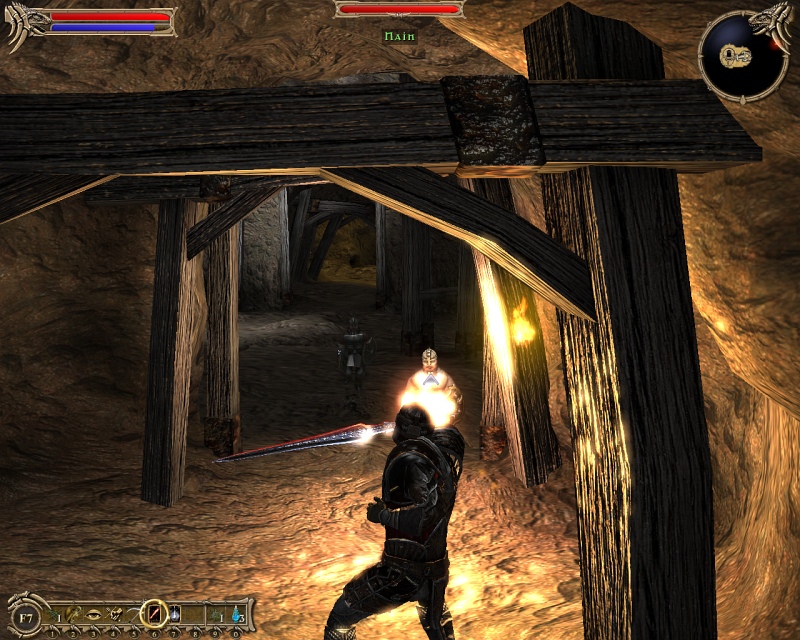Choose the pickaxe in slot 5
The width and height of the screenshot is (800, 640).
[x=134, y=614]
